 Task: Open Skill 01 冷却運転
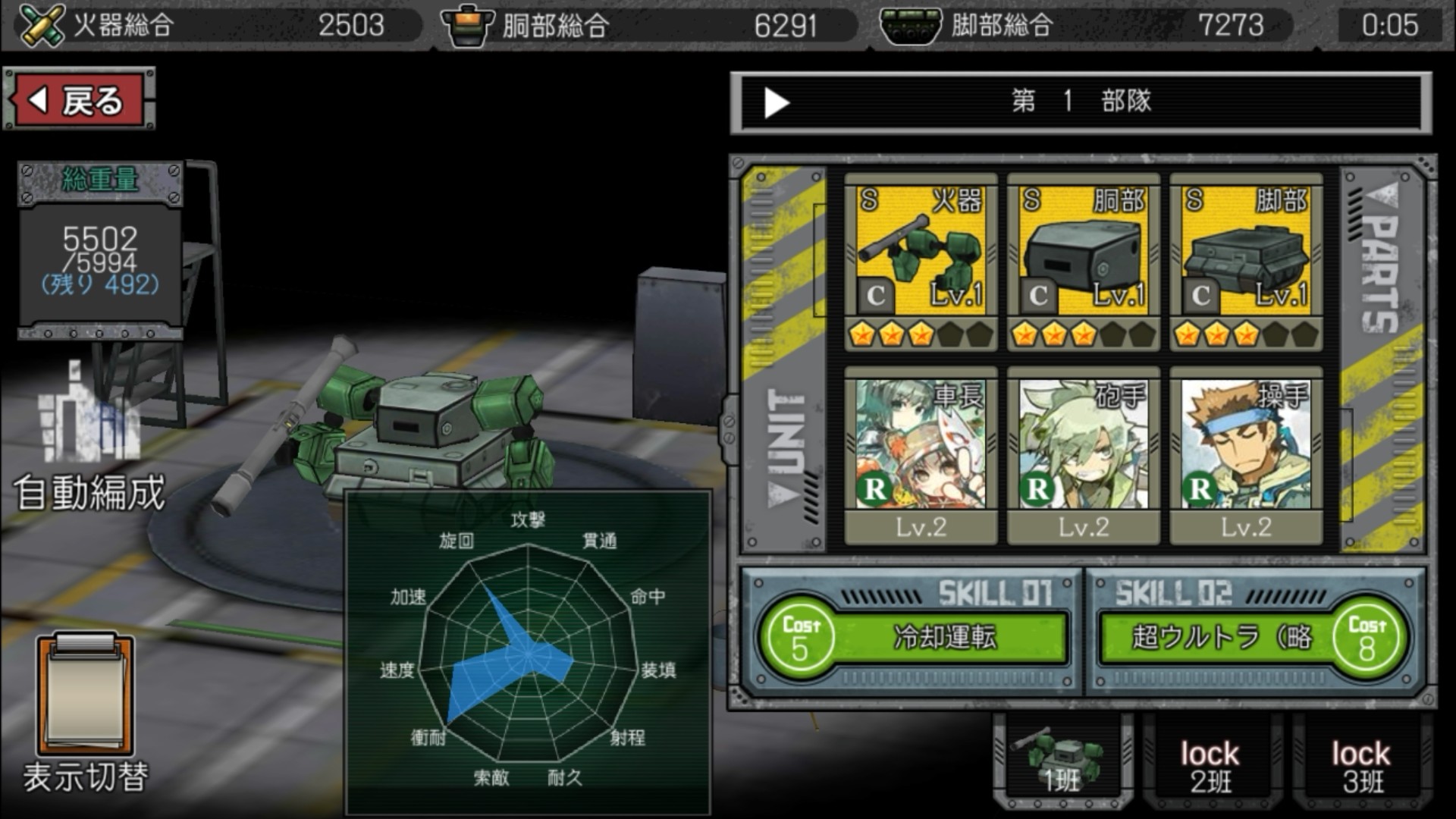[914, 637]
